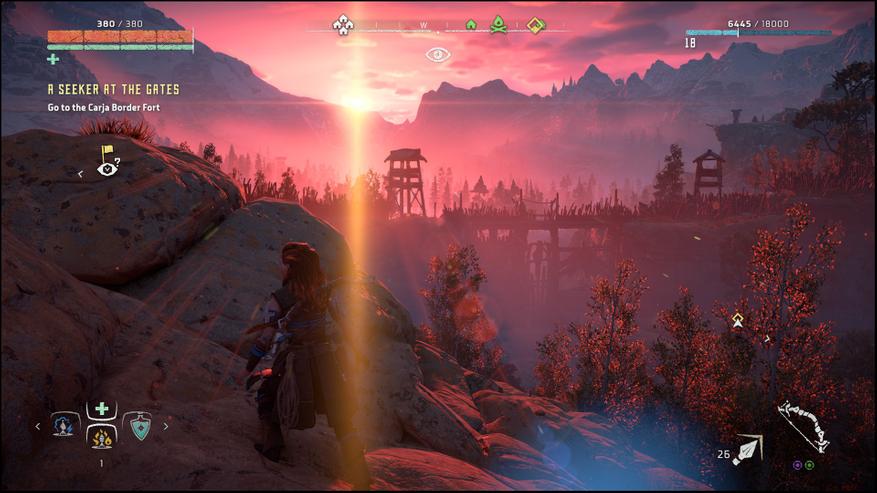Select the green cross healing slot
877x493 pixels.
(101, 409)
